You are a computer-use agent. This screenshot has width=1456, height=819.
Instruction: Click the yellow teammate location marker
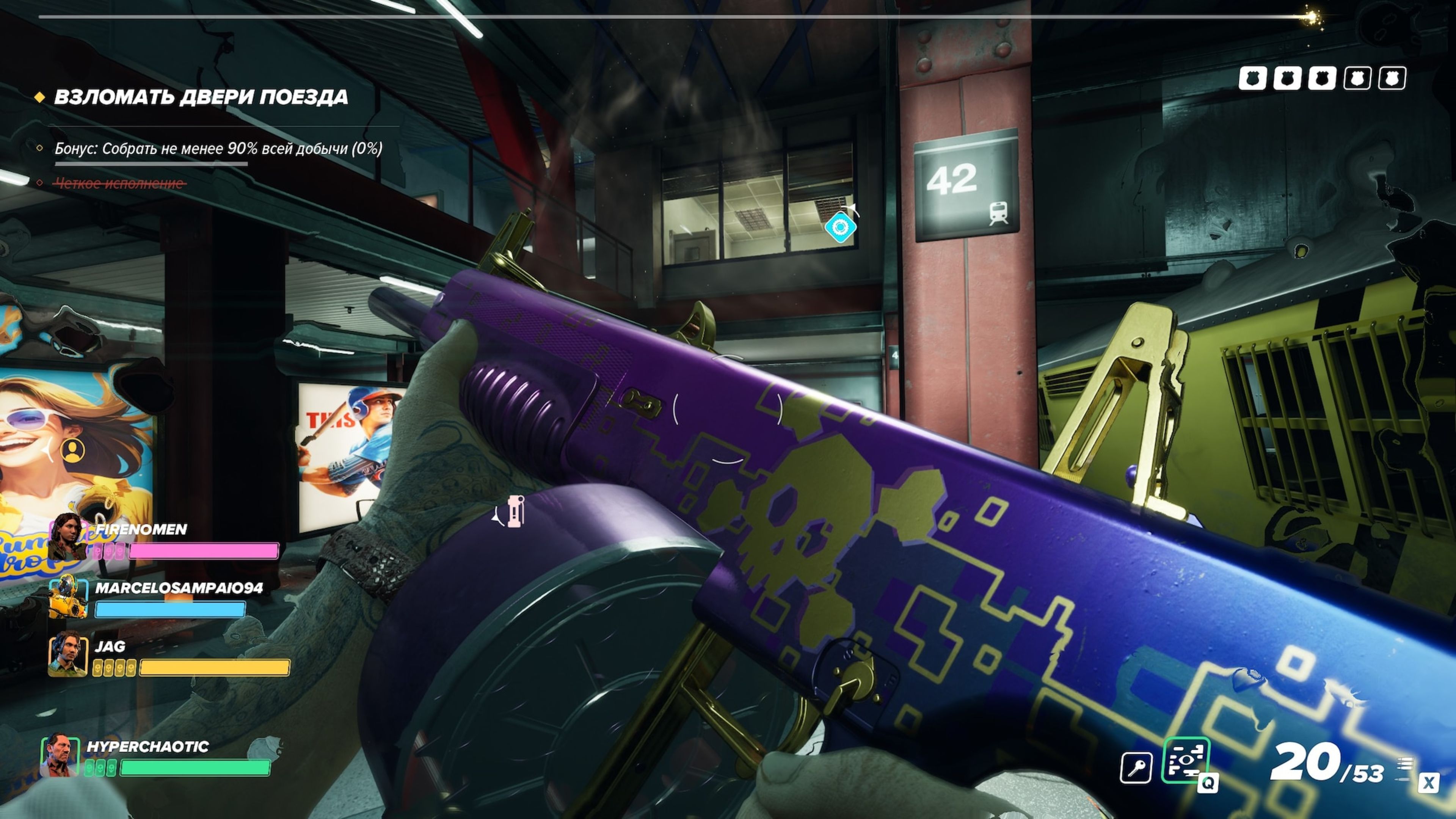(x=72, y=450)
